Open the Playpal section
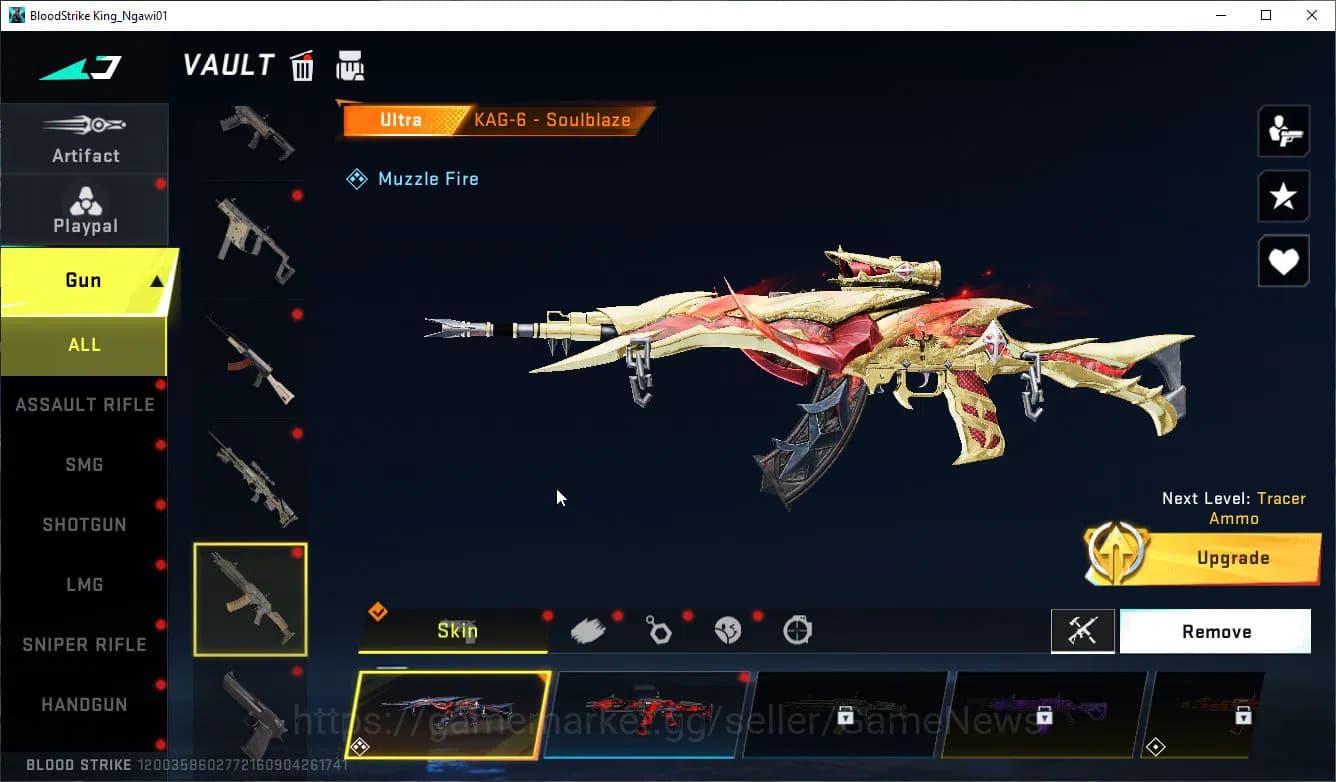1336x782 pixels. tap(85, 208)
